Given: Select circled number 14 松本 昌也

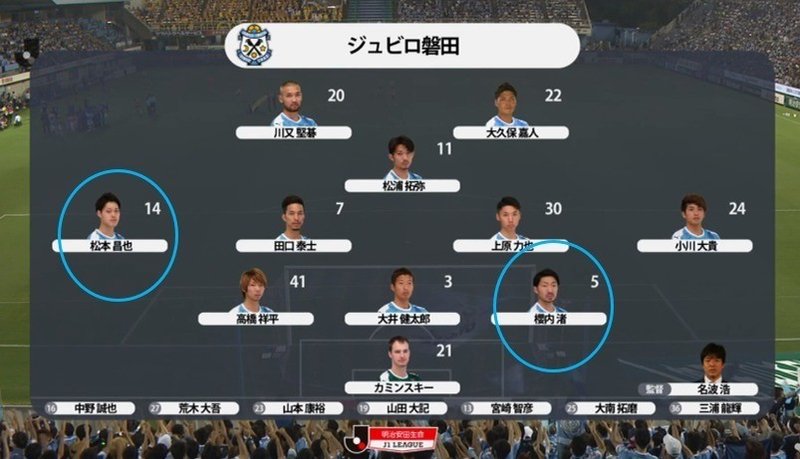Looking at the screenshot, I should [109, 244].
